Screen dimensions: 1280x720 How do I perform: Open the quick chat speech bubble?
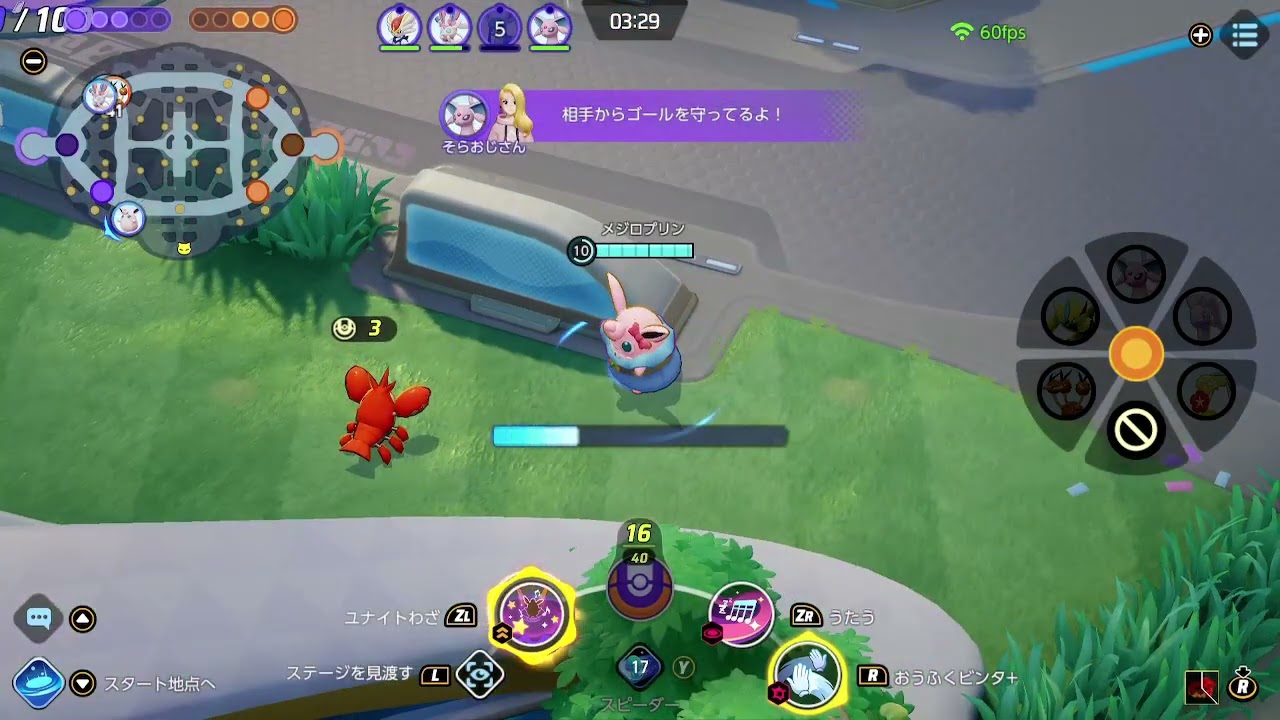[x=38, y=620]
